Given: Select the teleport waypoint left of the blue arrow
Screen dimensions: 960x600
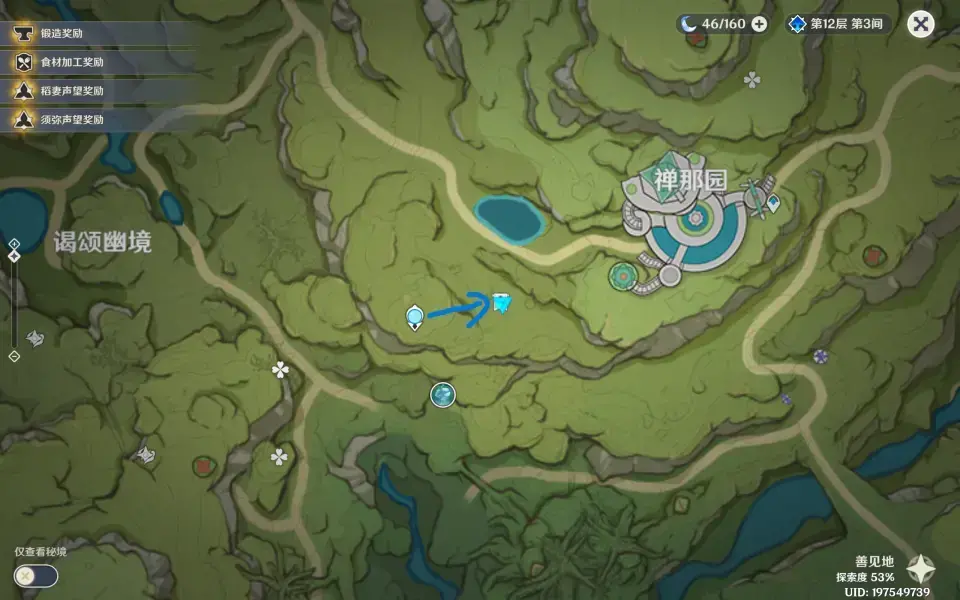Looking at the screenshot, I should 414,318.
